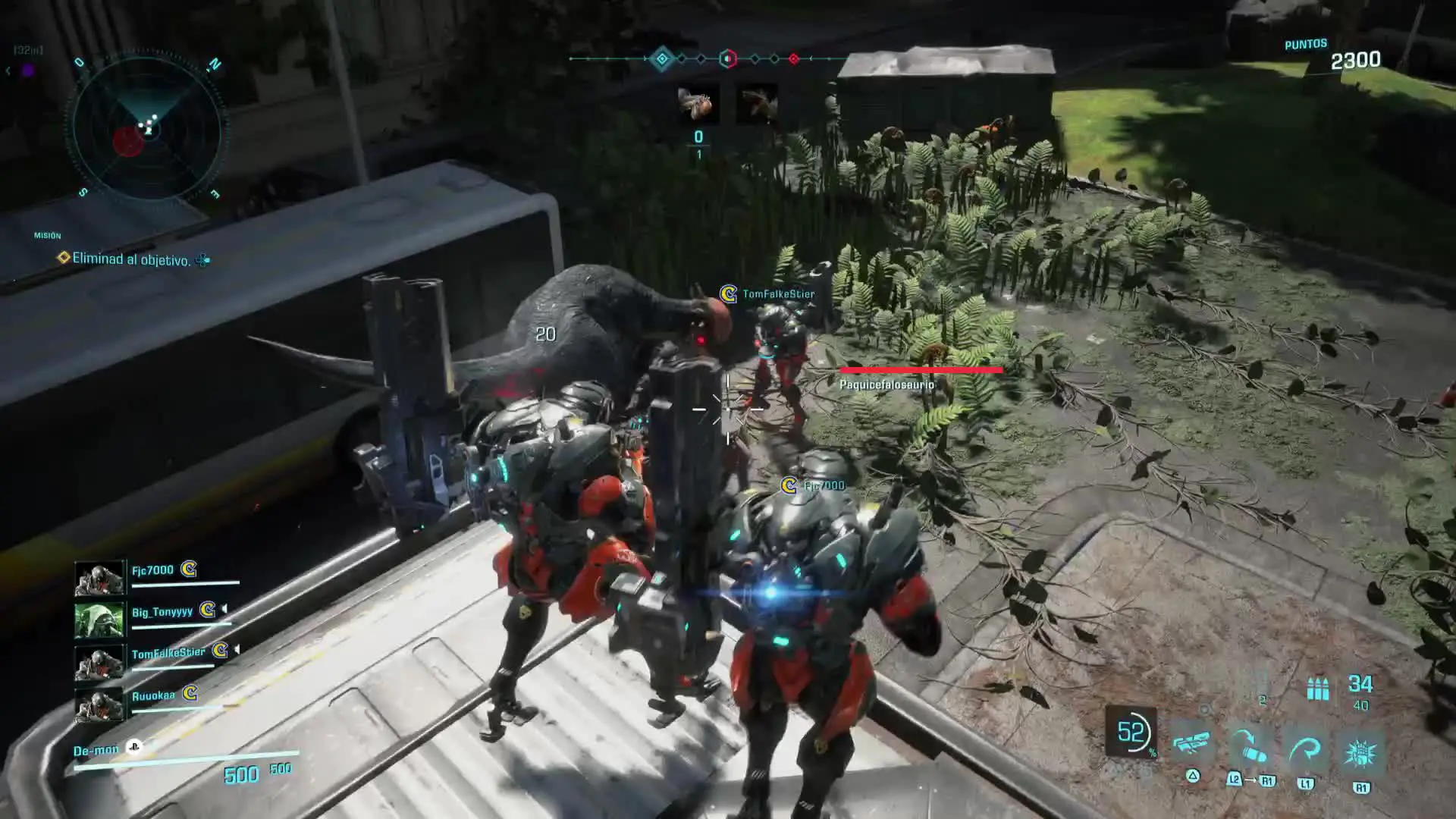Activate the fist-burst melee ability
1456x819 pixels.
pyautogui.click(x=1360, y=752)
